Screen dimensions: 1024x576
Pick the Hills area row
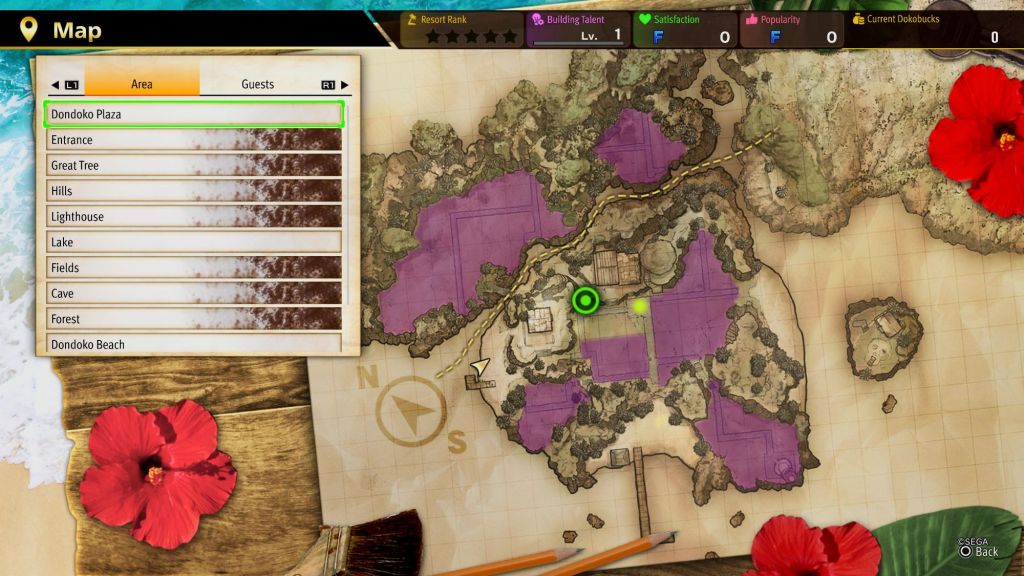point(195,191)
